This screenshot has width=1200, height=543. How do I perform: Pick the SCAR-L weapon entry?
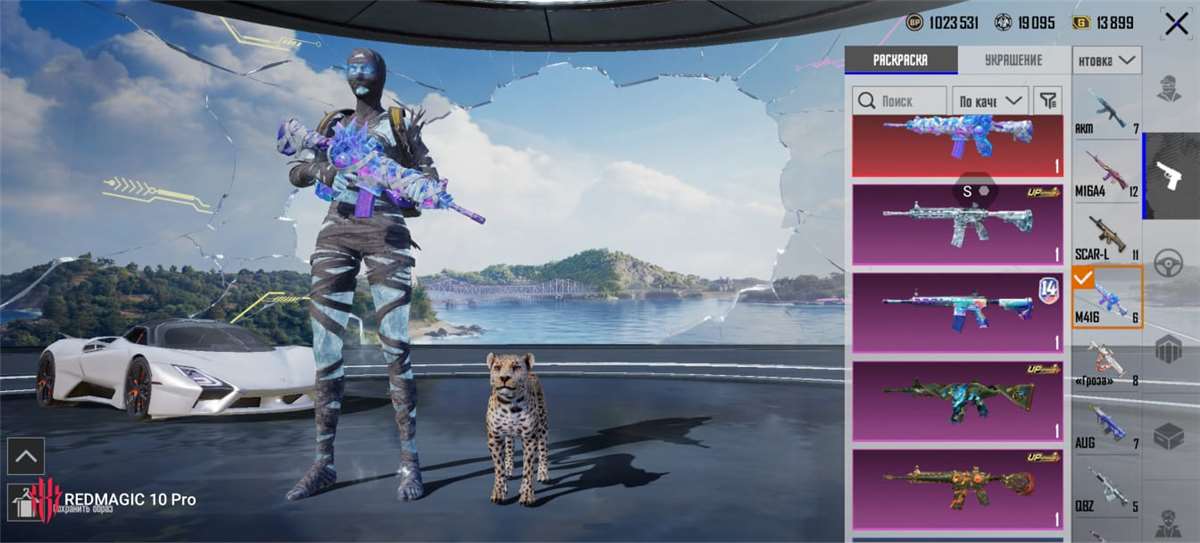click(x=1107, y=236)
